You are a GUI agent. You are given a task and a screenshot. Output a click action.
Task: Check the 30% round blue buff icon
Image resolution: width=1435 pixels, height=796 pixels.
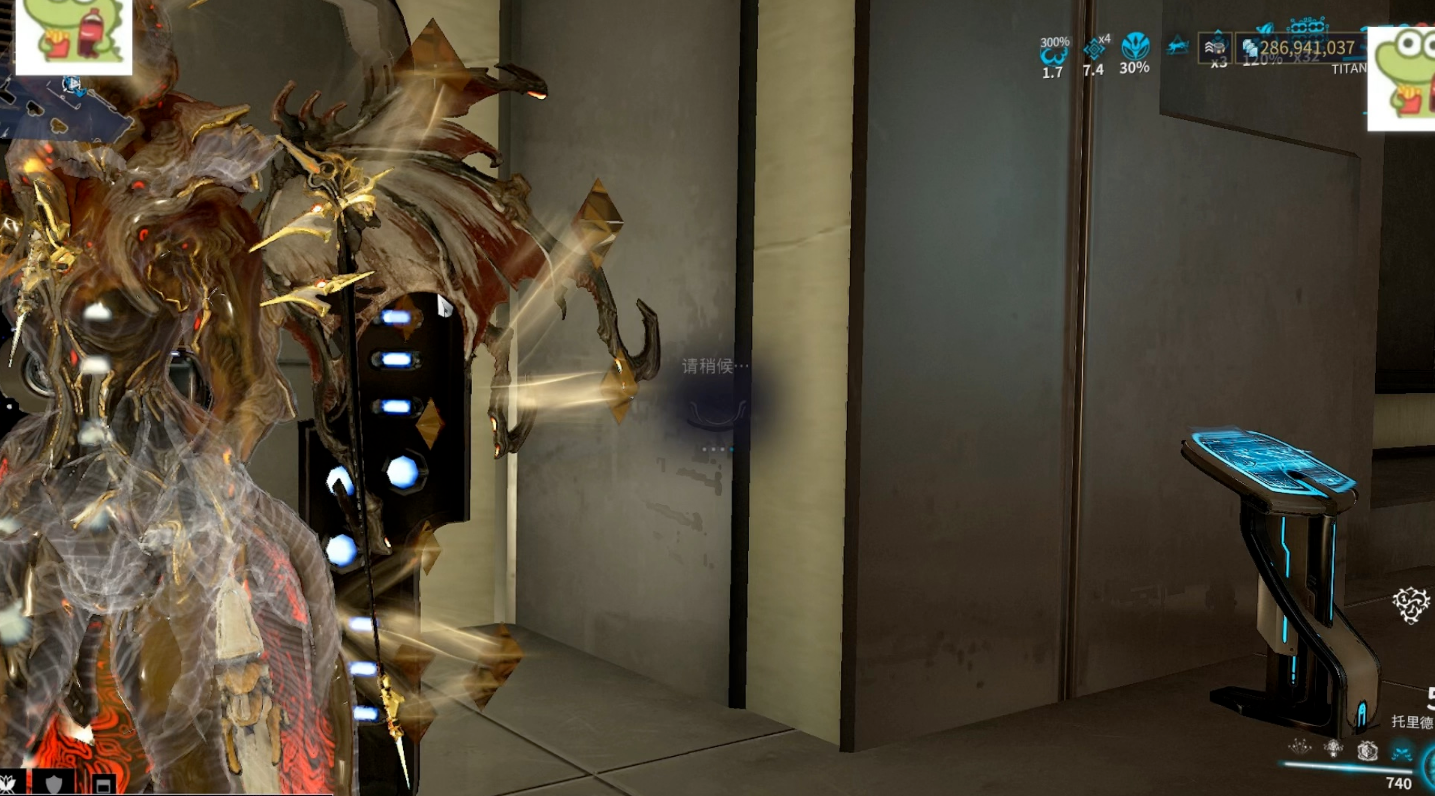coord(1135,48)
